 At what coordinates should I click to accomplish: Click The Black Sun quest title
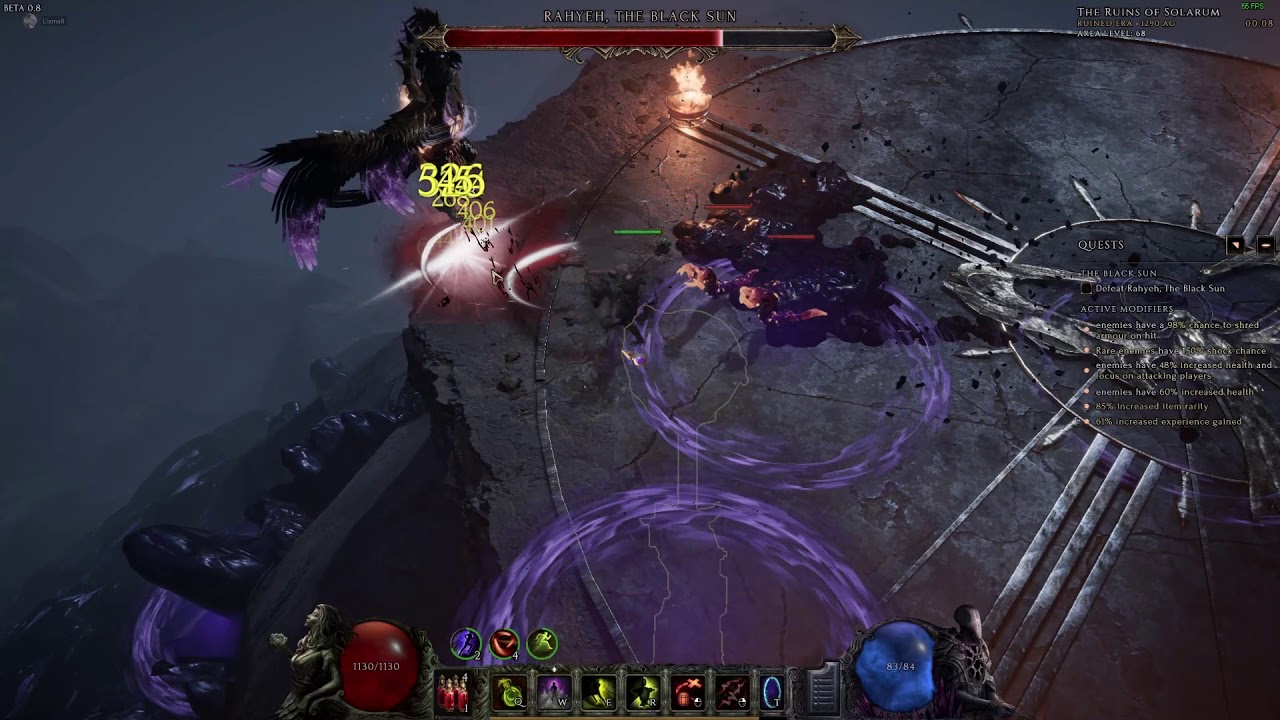point(1118,273)
